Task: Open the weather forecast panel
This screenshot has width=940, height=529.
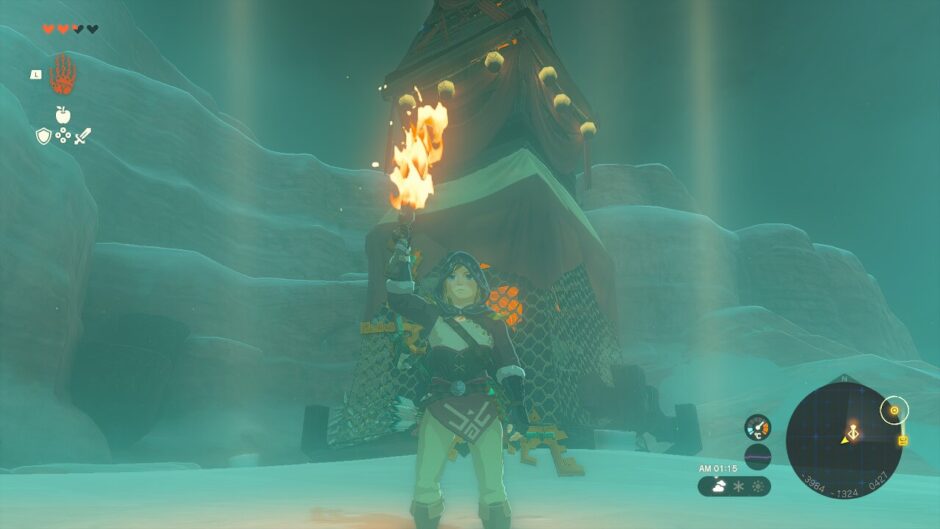Action: 735,486
